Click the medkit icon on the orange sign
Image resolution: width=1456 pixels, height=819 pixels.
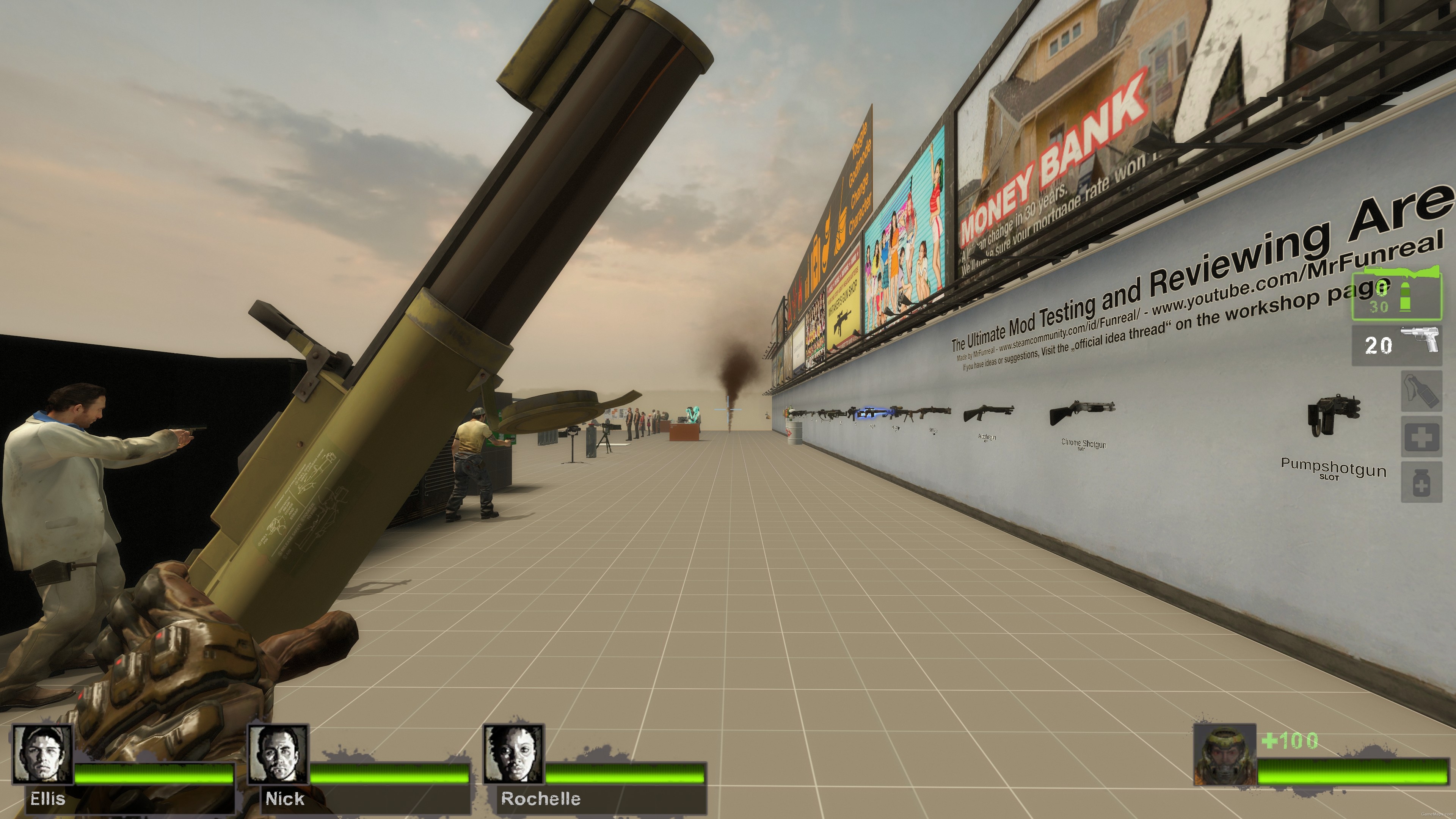pos(816,261)
